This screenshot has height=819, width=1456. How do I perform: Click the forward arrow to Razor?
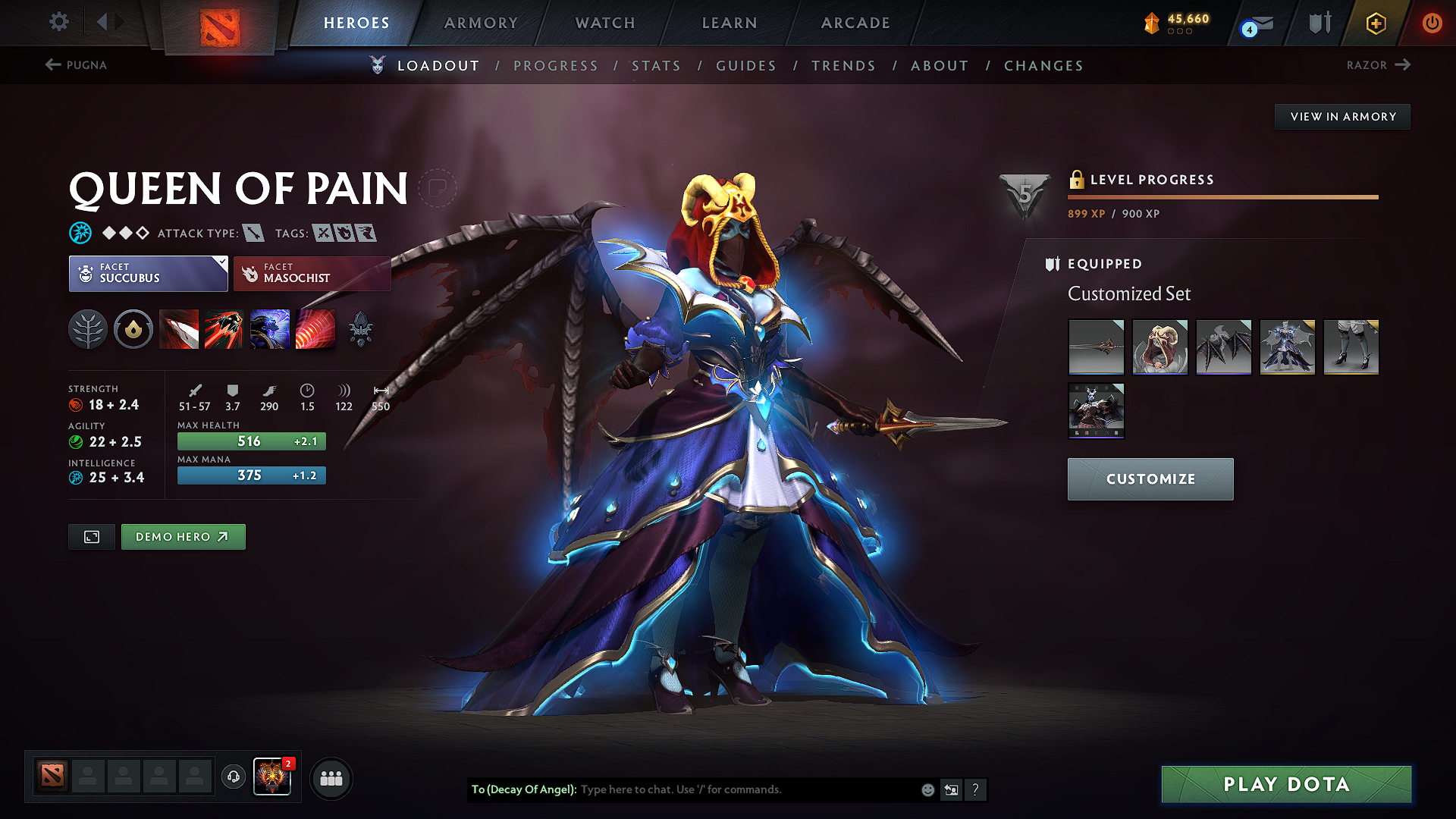pyautogui.click(x=1404, y=65)
